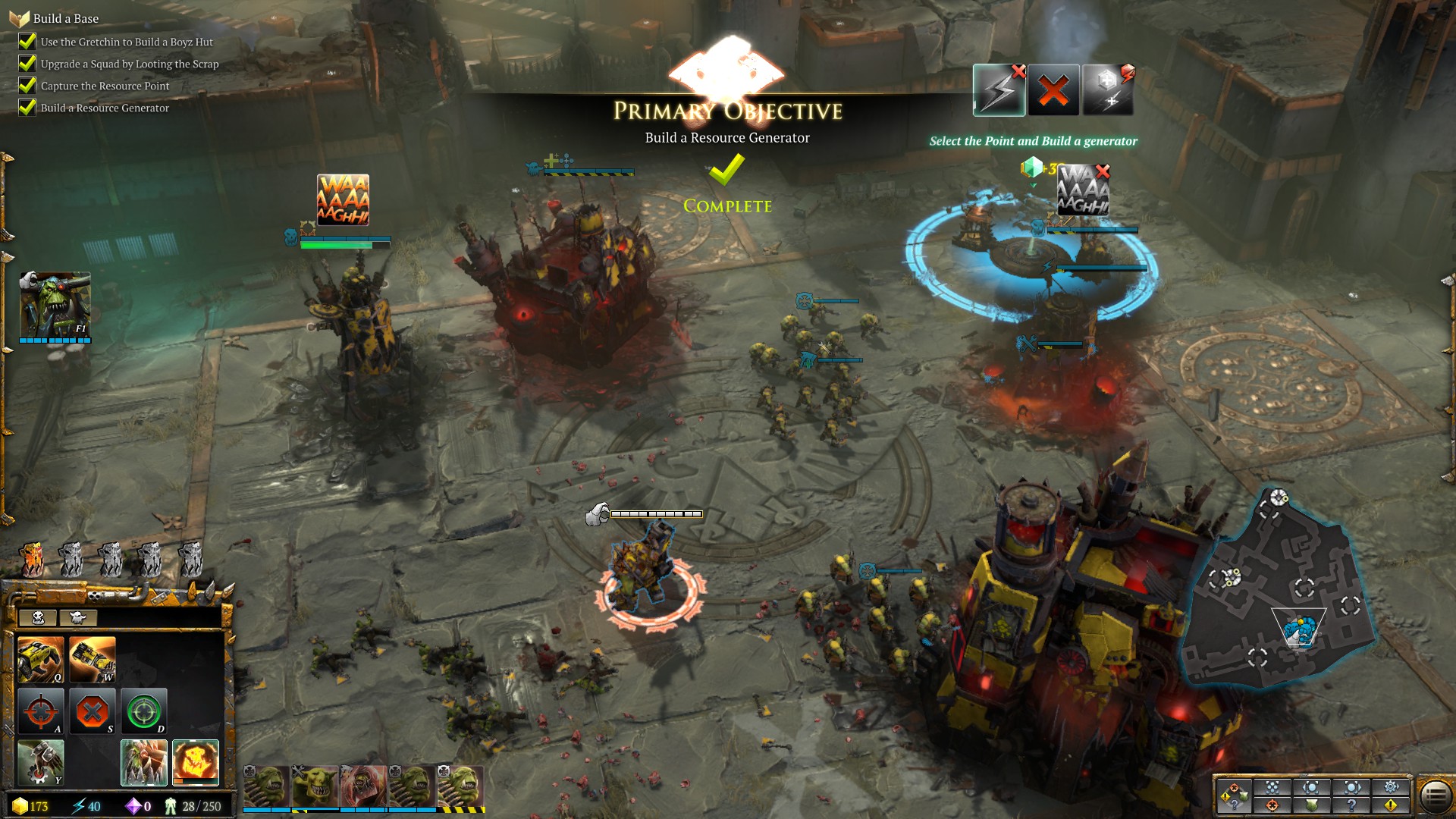The height and width of the screenshot is (819, 1456).
Task: Open the round list menu button
Action: 1435,796
